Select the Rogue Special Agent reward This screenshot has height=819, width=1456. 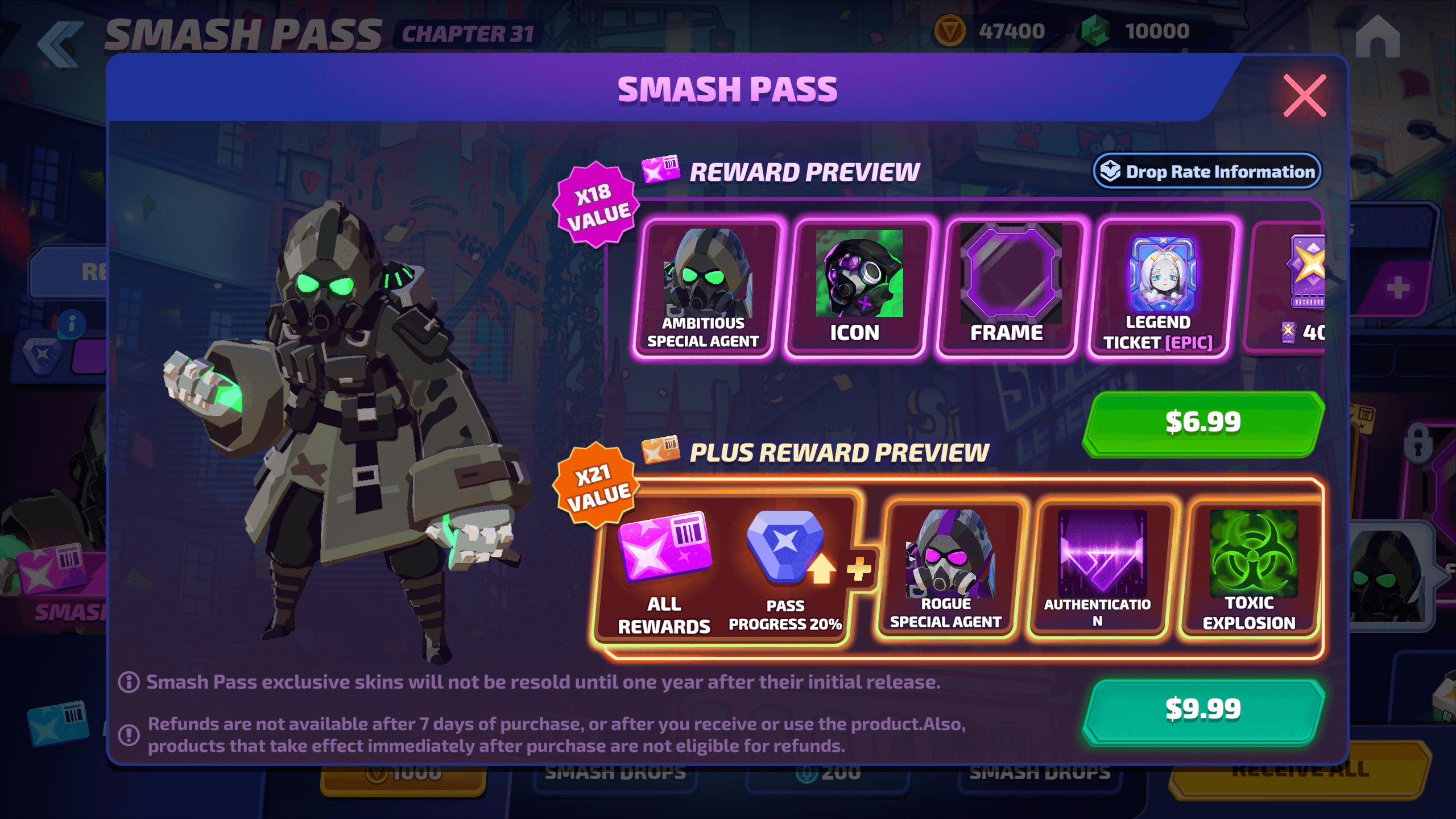[x=947, y=569]
